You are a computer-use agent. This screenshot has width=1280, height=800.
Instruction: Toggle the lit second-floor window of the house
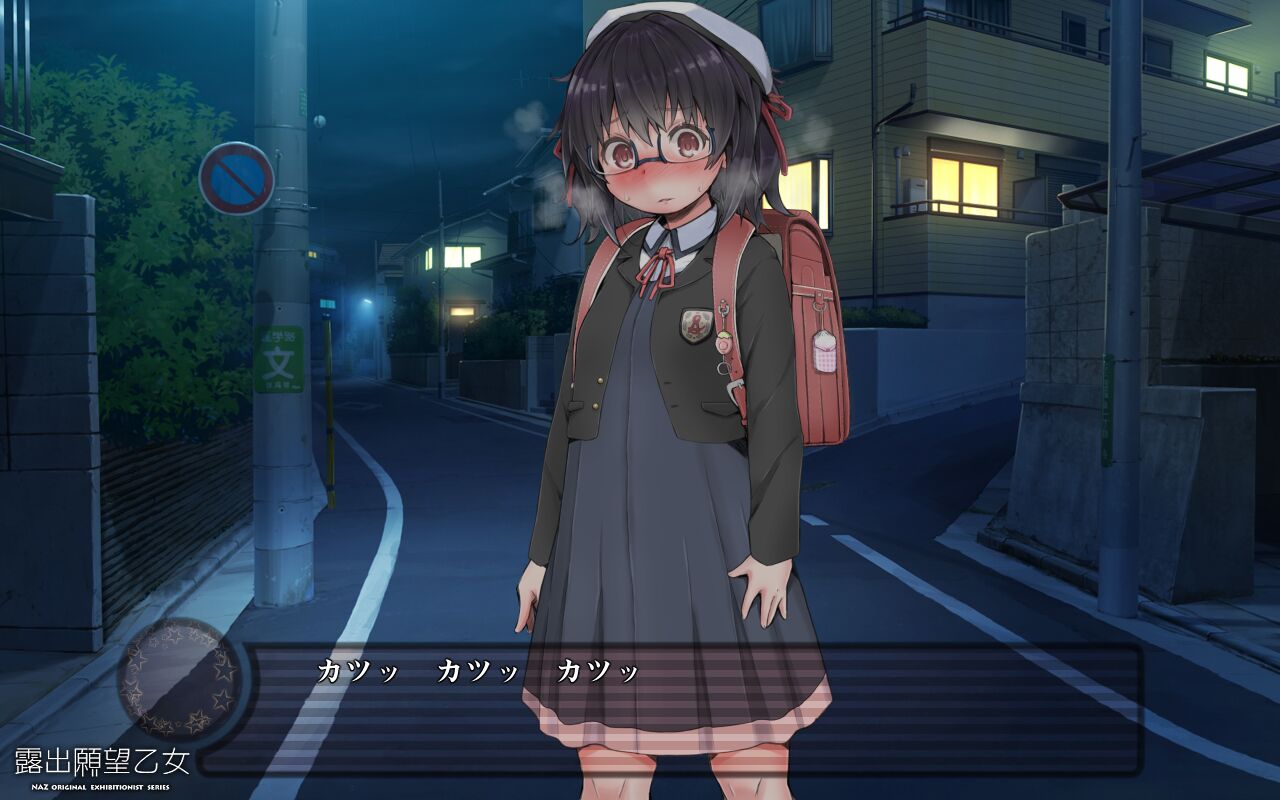coord(965,180)
